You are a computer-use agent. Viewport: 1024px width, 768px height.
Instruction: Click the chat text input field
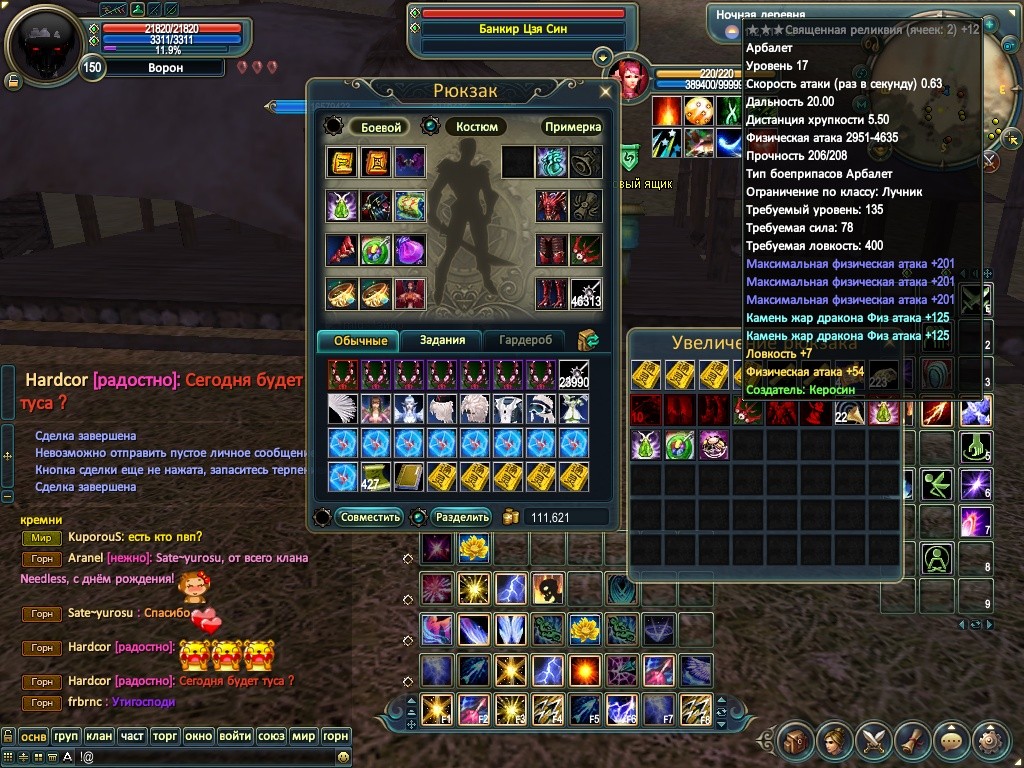pyautogui.click(x=180, y=758)
